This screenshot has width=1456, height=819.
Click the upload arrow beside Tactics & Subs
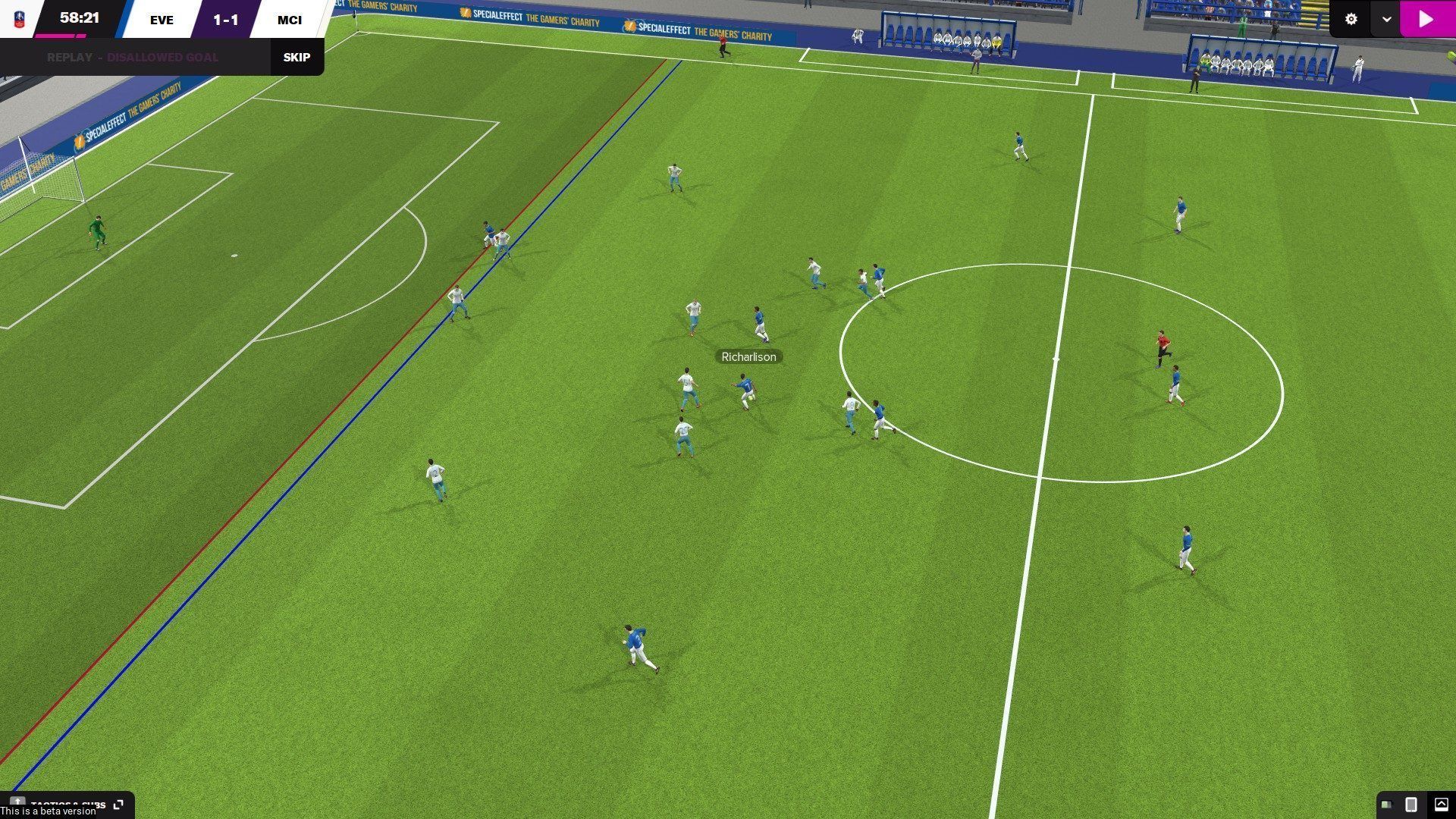pyautogui.click(x=17, y=802)
